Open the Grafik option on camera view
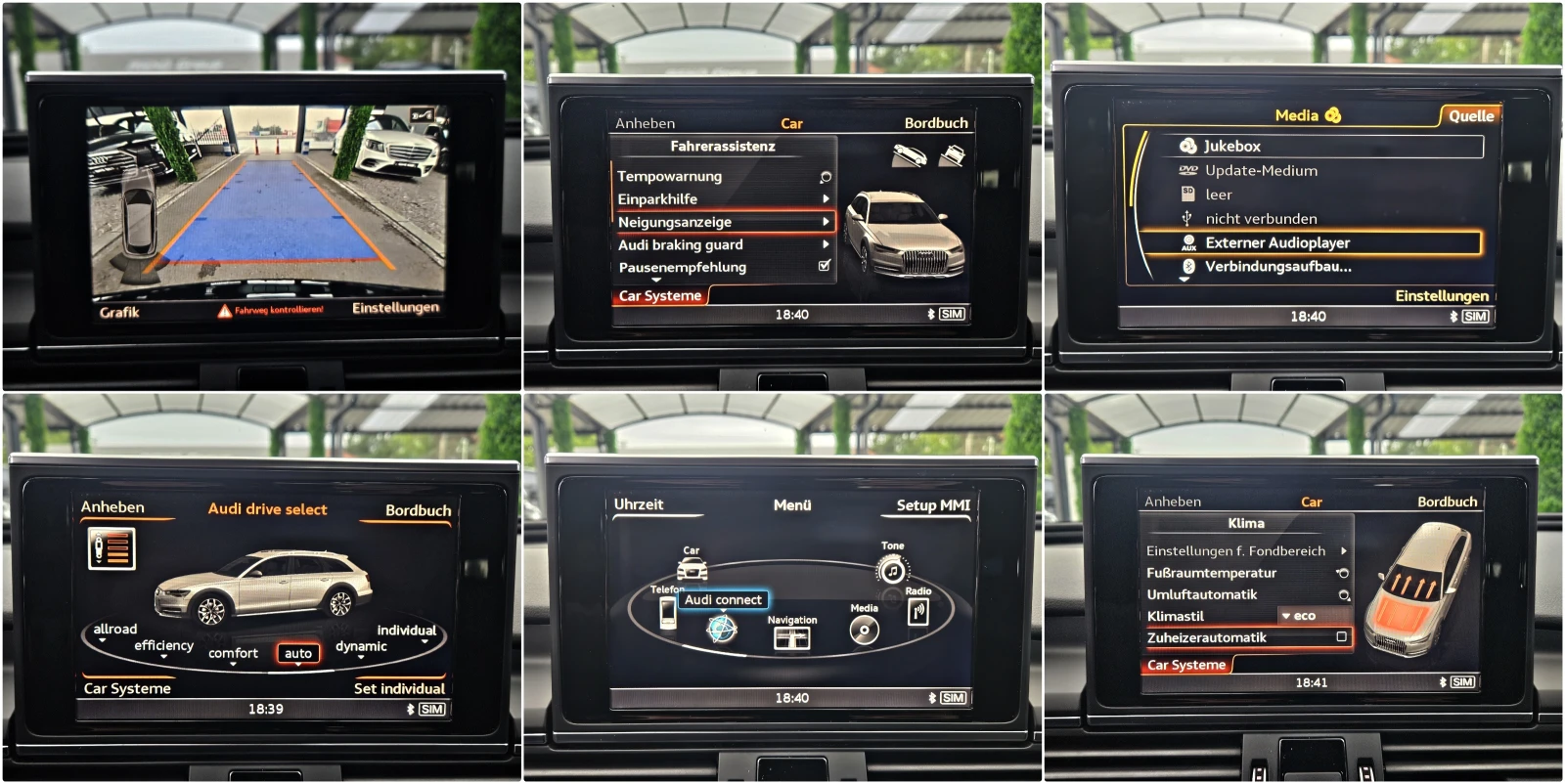The height and width of the screenshot is (784, 1565). click(x=119, y=313)
